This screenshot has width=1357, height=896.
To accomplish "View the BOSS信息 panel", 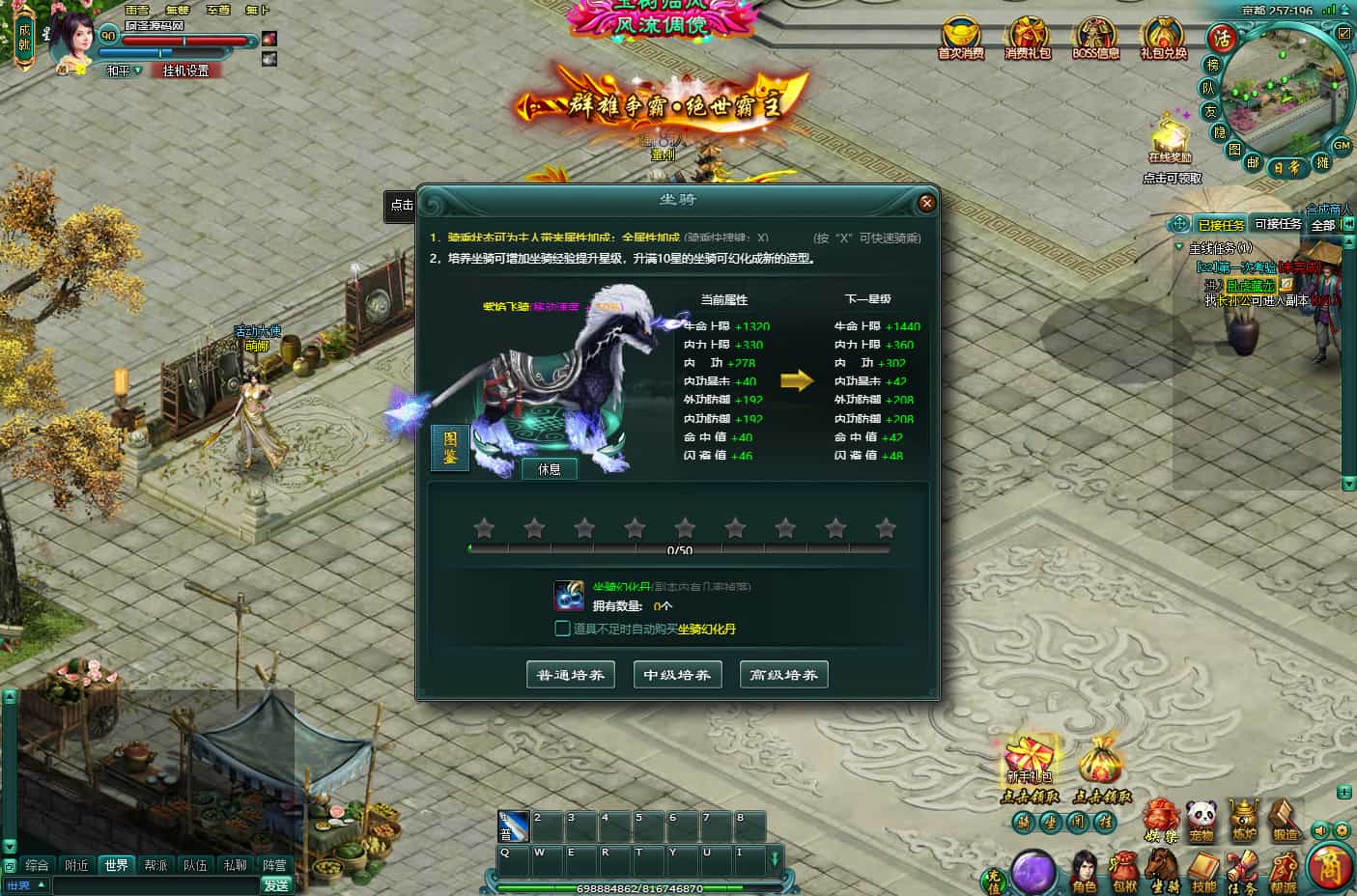I will (1095, 38).
